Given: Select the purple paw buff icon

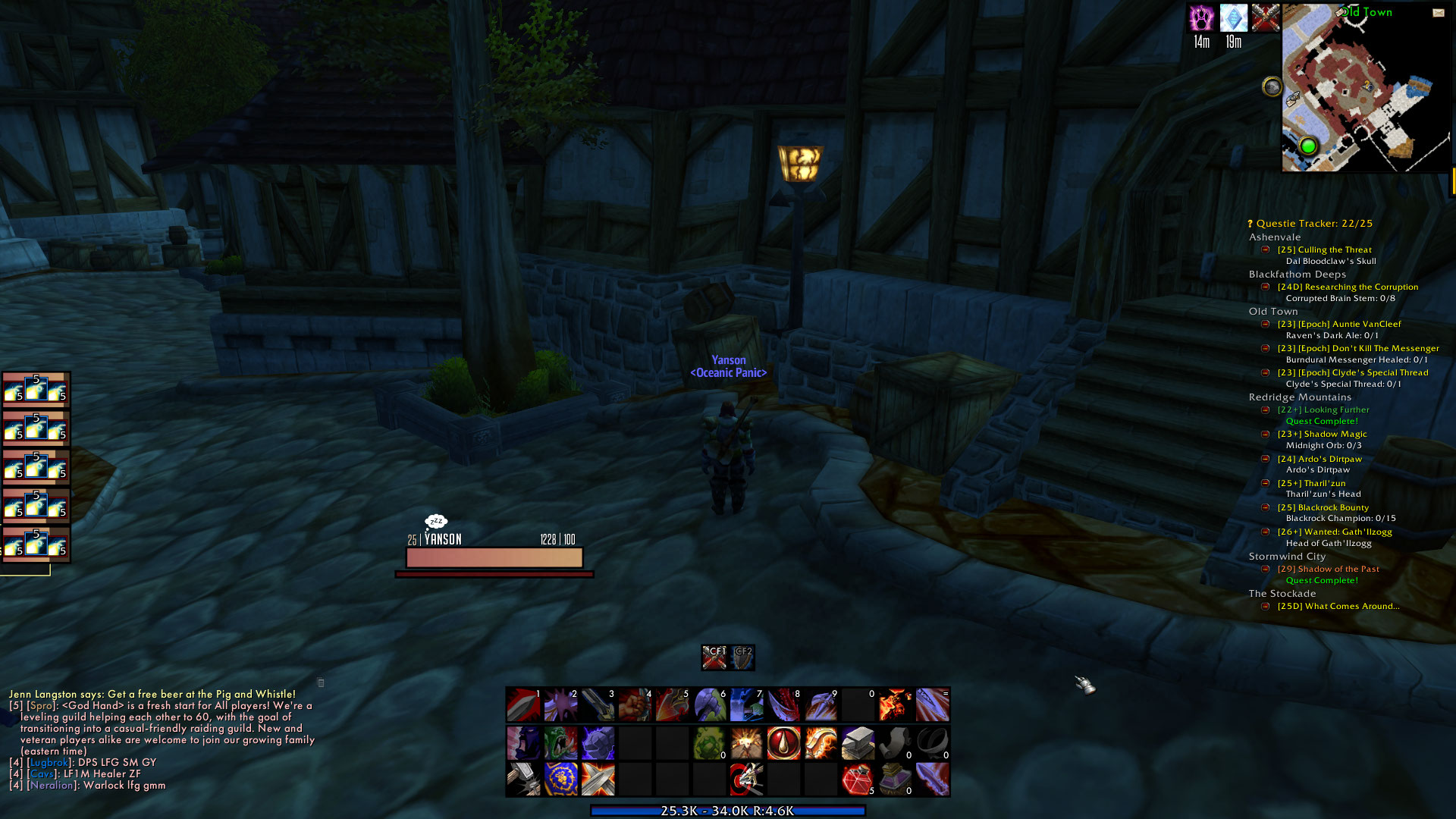Looking at the screenshot, I should [1201, 18].
